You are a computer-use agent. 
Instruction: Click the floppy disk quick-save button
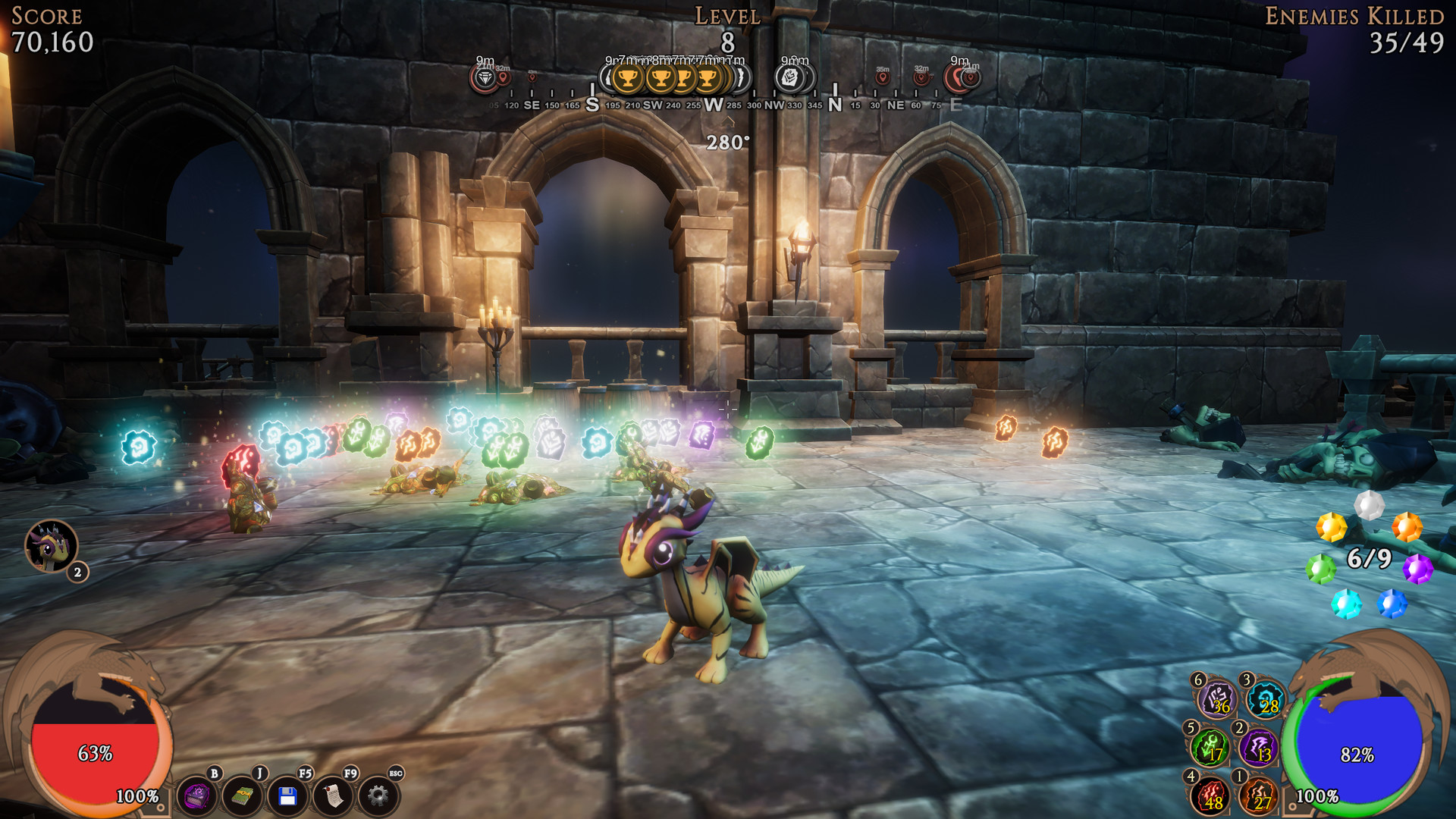click(x=287, y=796)
